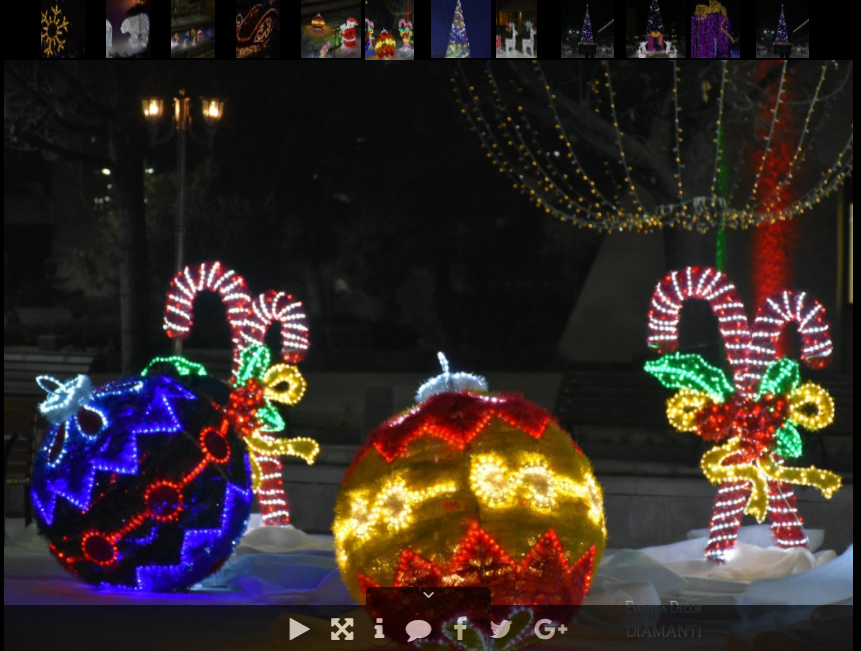Choose the white reindeer thumbnail
Image resolution: width=861 pixels, height=651 pixels.
[516, 29]
